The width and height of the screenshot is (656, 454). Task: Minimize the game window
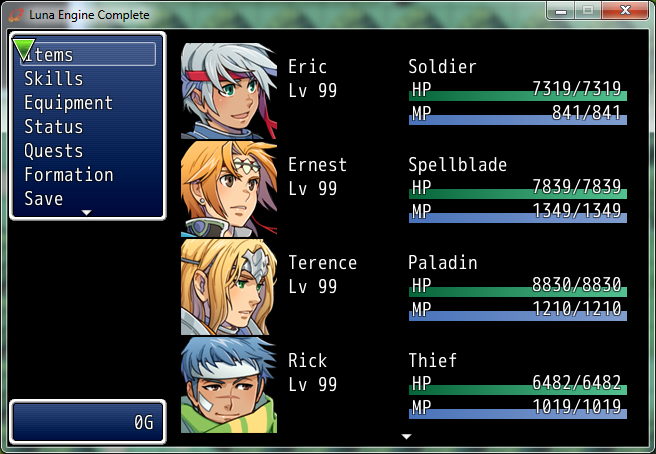(x=563, y=11)
